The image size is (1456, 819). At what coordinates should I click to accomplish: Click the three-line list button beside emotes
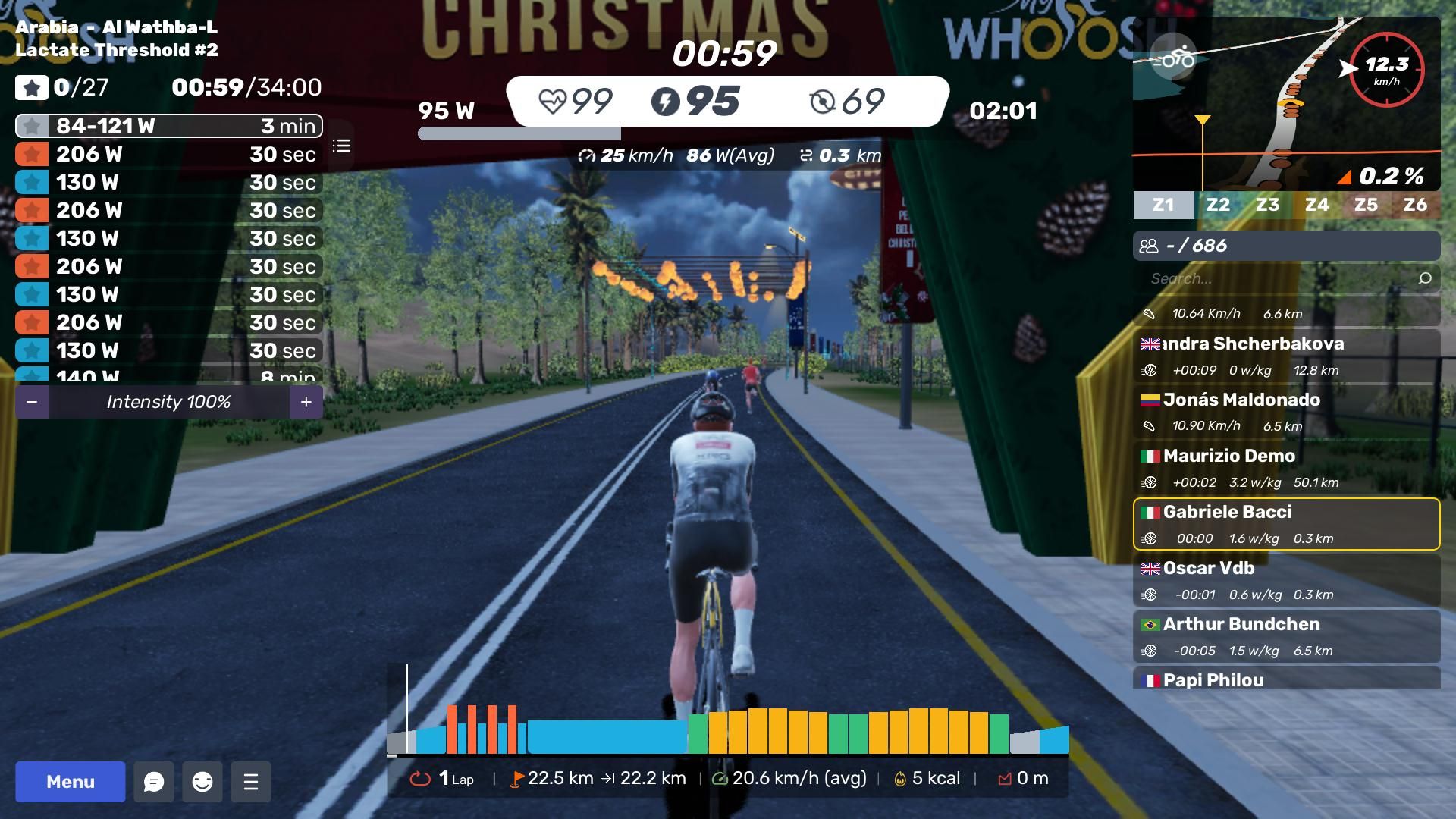coord(251,782)
